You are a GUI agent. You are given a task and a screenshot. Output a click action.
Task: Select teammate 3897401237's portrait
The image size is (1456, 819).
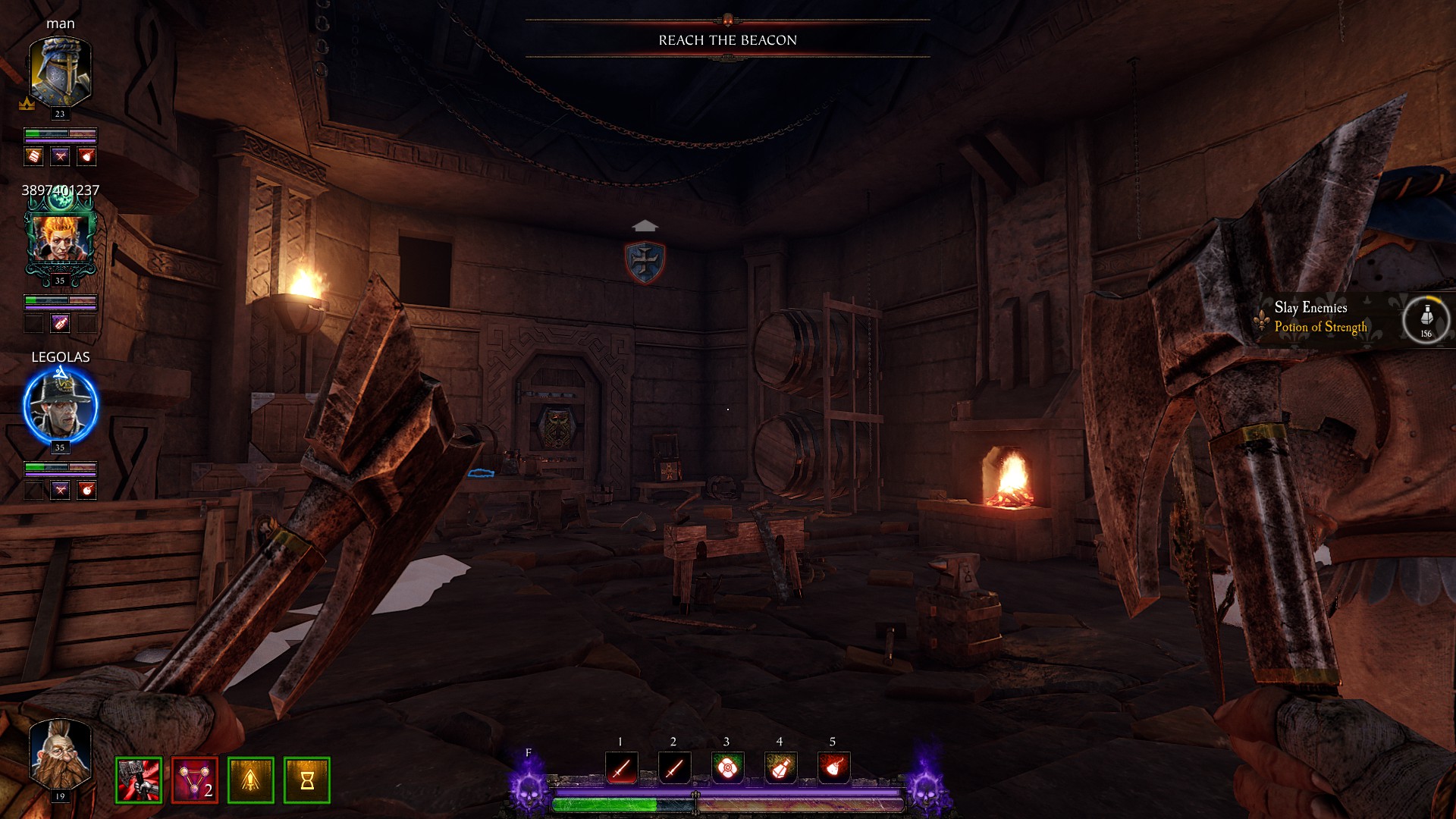coord(60,238)
